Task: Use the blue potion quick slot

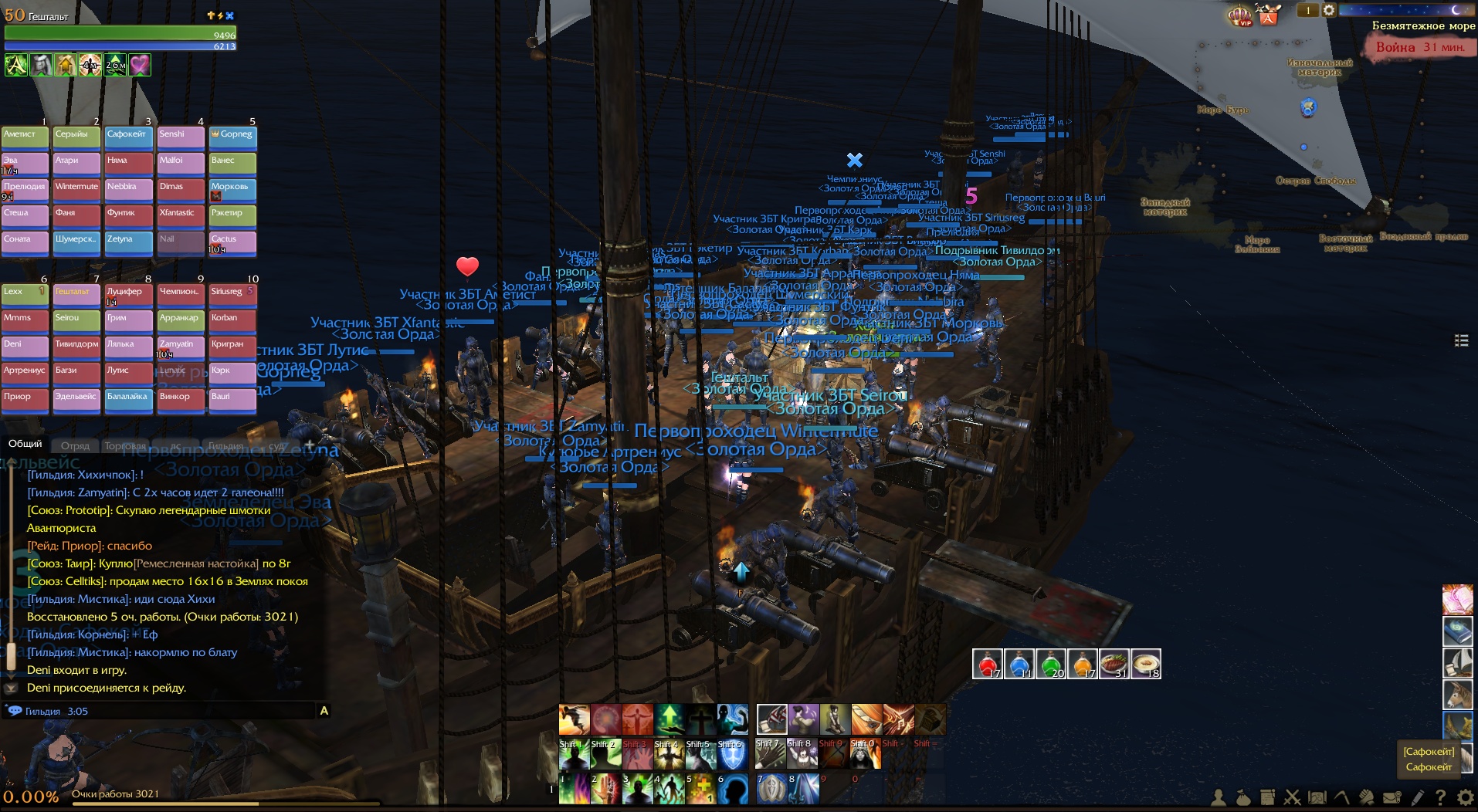Action: [x=1019, y=664]
